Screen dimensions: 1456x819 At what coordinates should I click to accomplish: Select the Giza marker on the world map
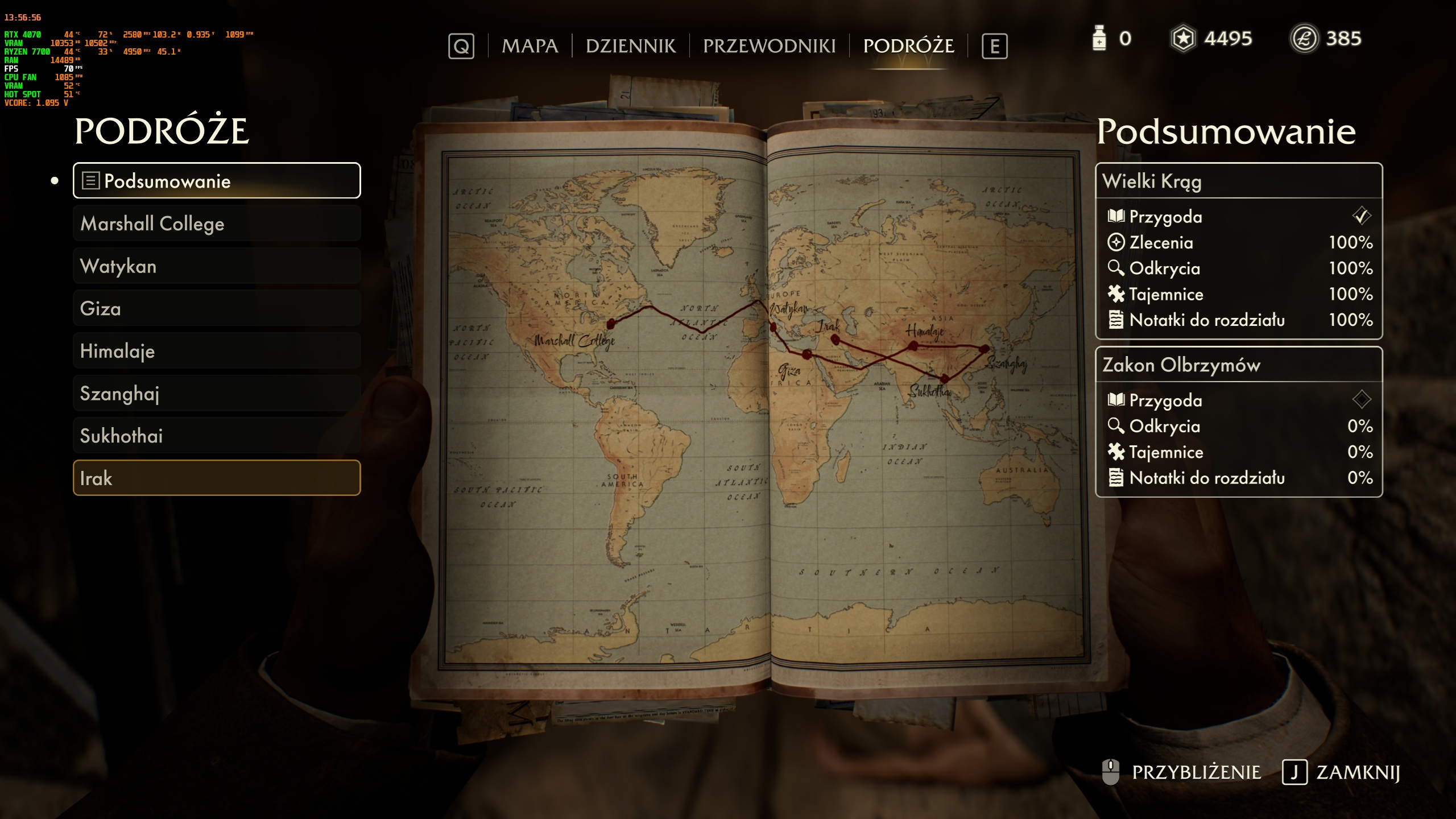pyautogui.click(x=806, y=355)
